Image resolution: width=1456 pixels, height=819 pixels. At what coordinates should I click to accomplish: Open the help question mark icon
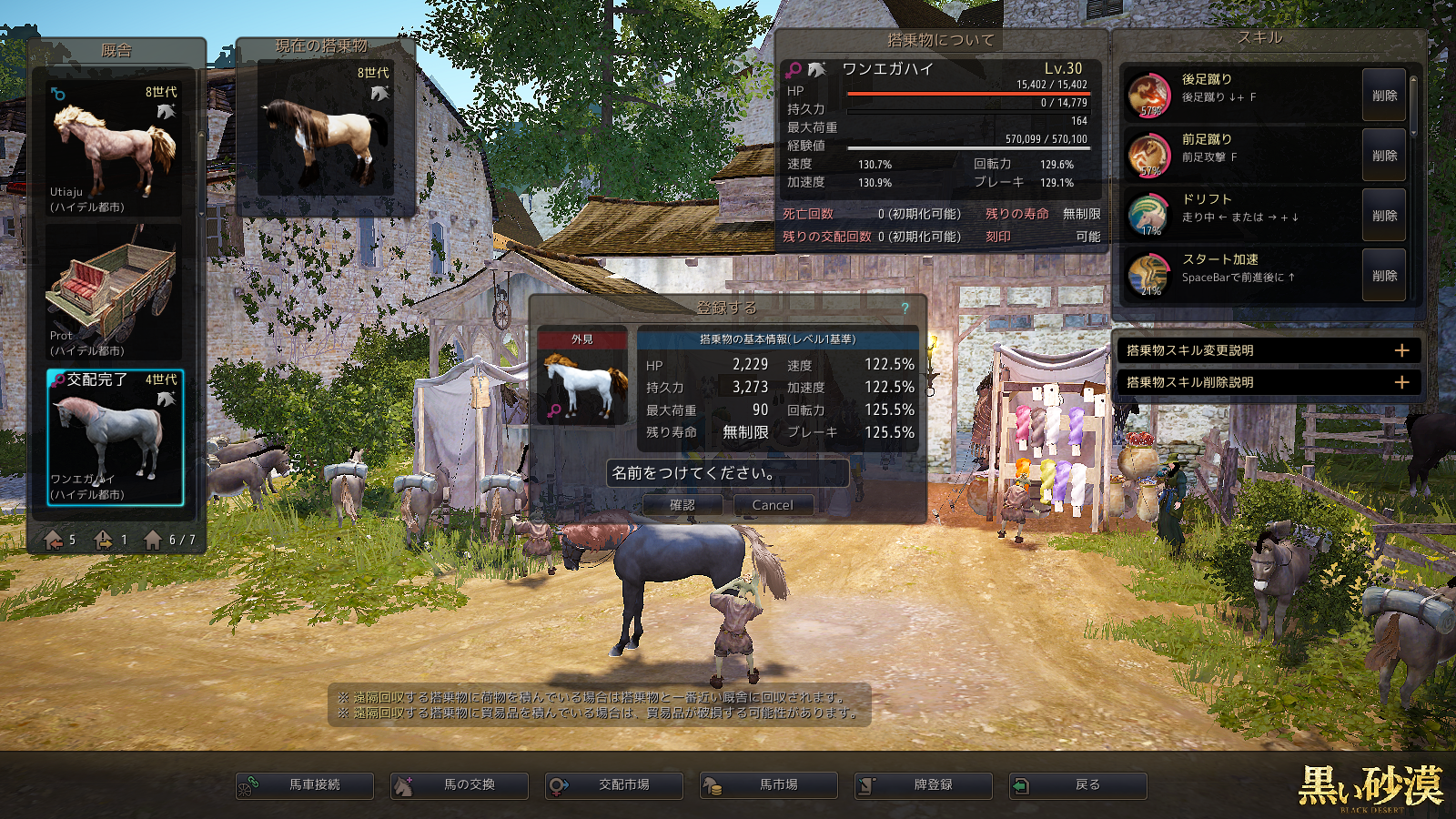point(905,308)
